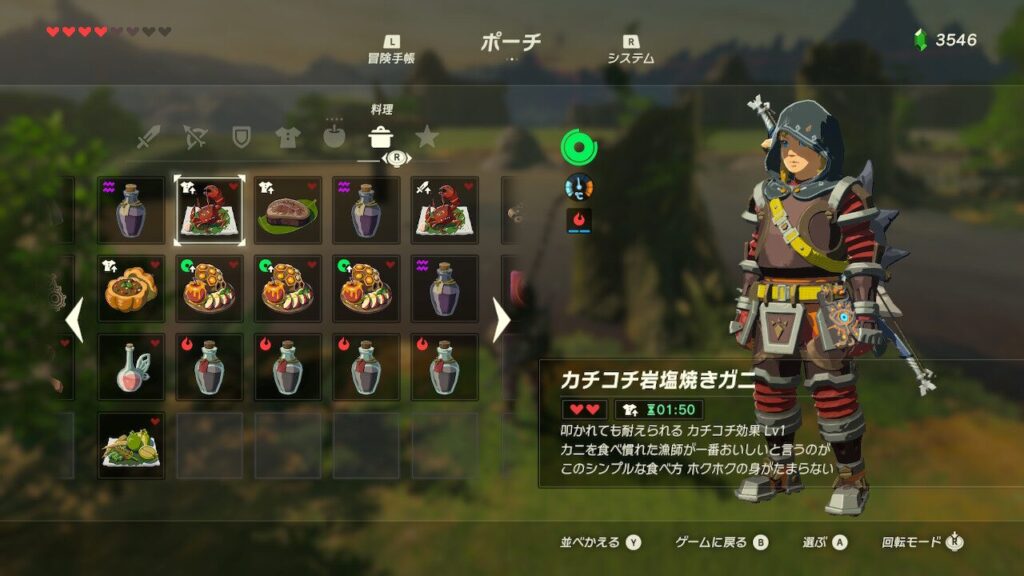
Task: Choose the crab dish with the sword attack icon
Action: coord(443,211)
